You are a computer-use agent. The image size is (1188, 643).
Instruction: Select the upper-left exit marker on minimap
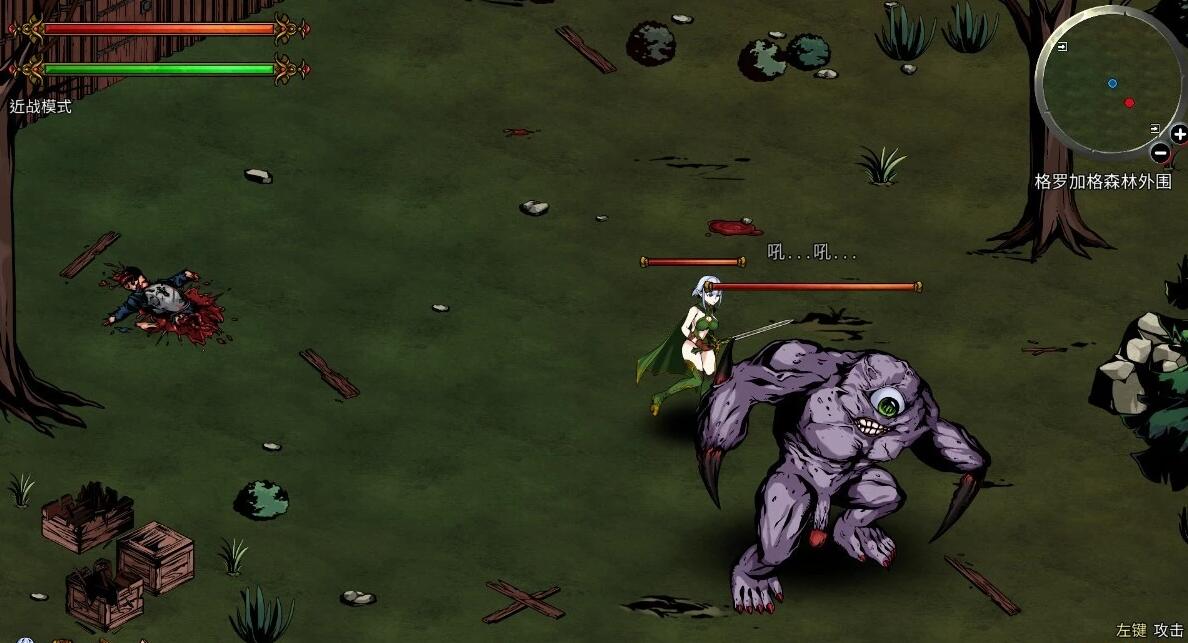click(1061, 47)
